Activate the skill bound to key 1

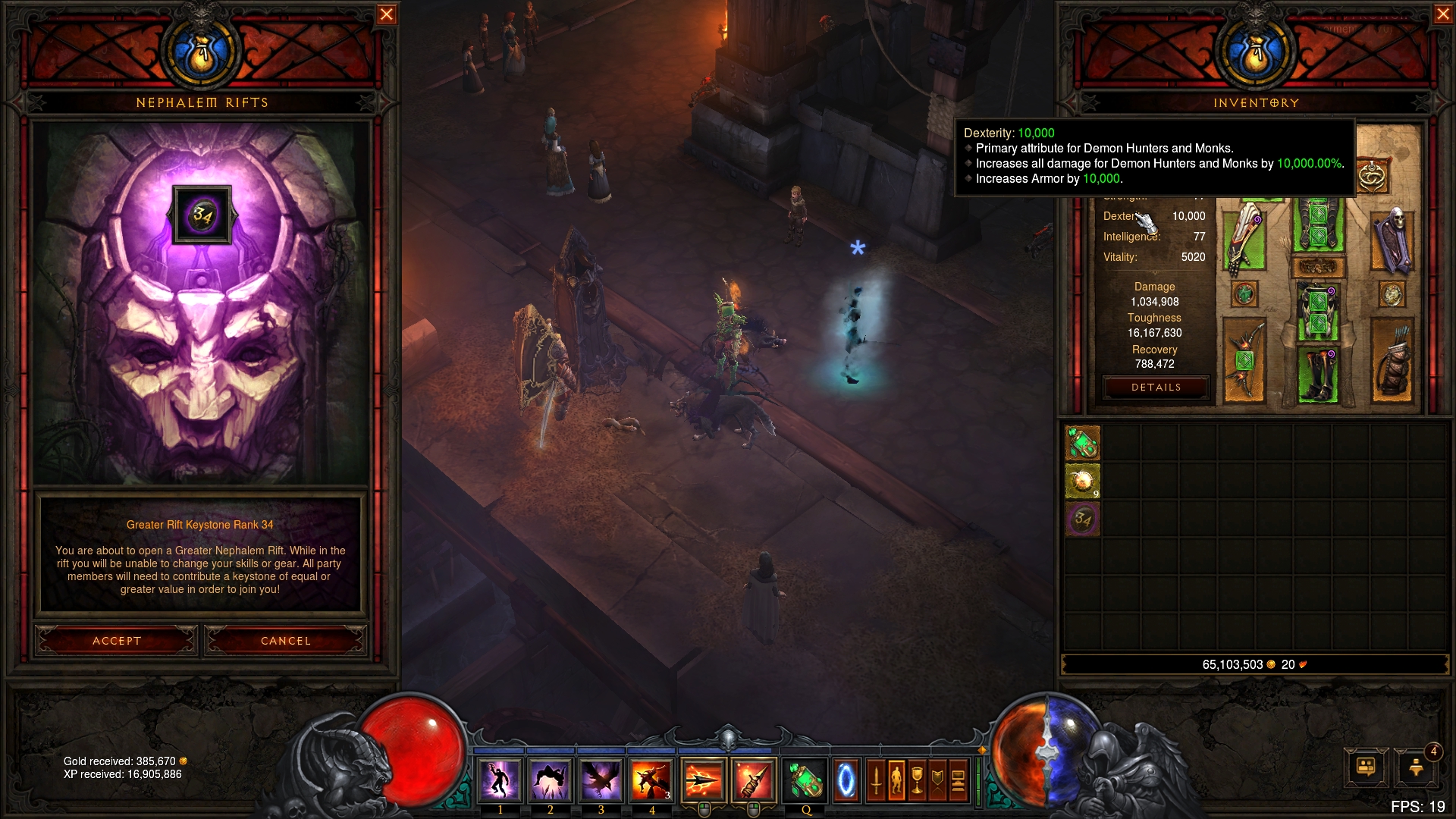(500, 780)
